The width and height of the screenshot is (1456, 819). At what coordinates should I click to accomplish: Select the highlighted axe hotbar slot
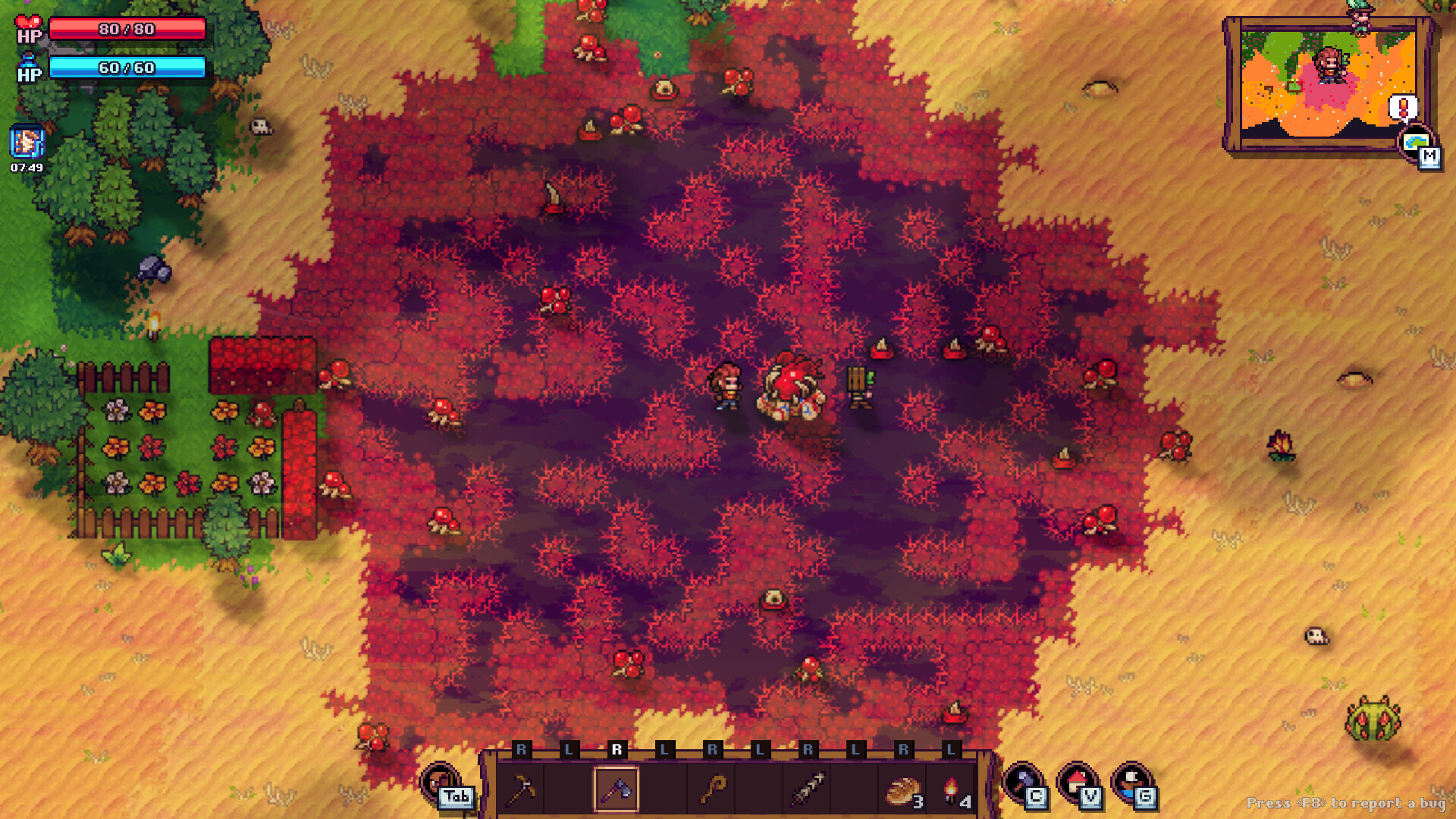618,789
